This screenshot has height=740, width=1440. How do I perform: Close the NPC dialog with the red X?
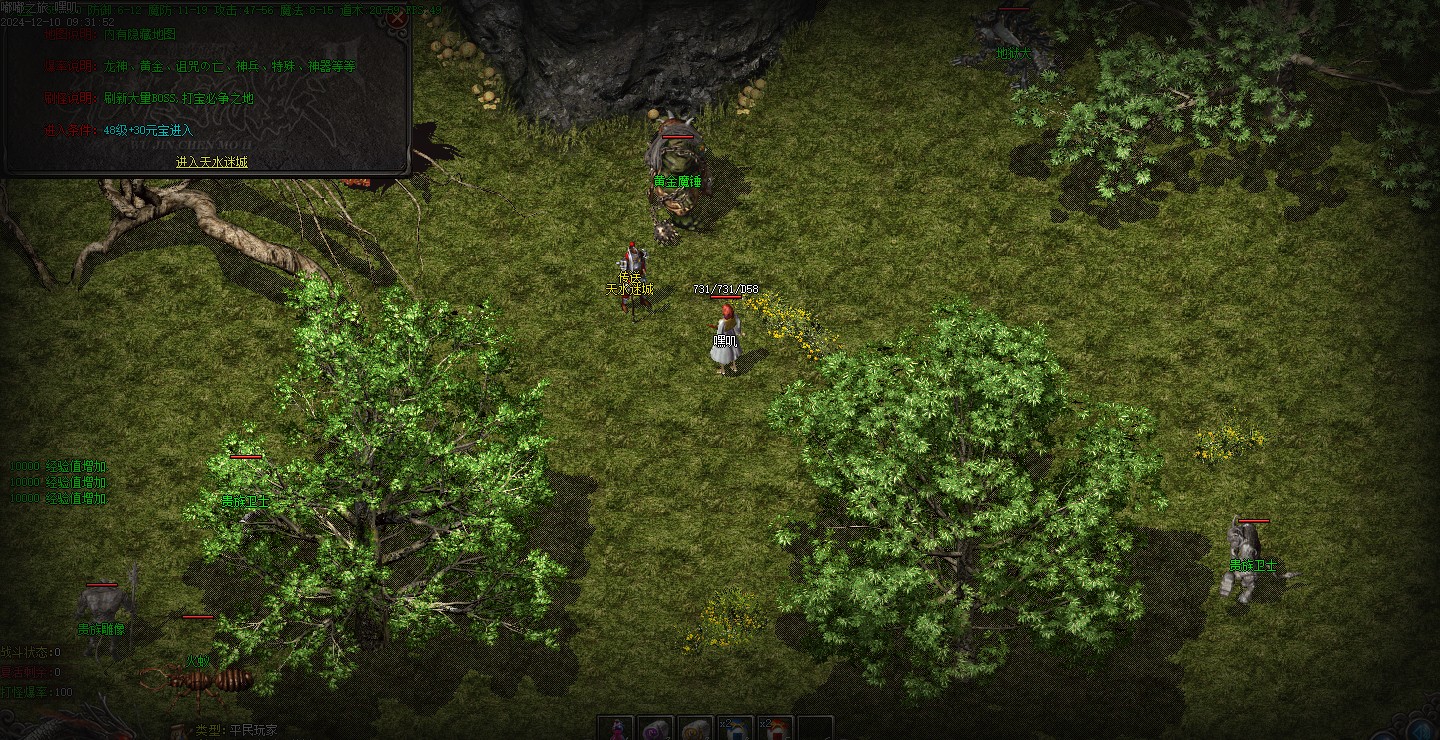click(397, 17)
